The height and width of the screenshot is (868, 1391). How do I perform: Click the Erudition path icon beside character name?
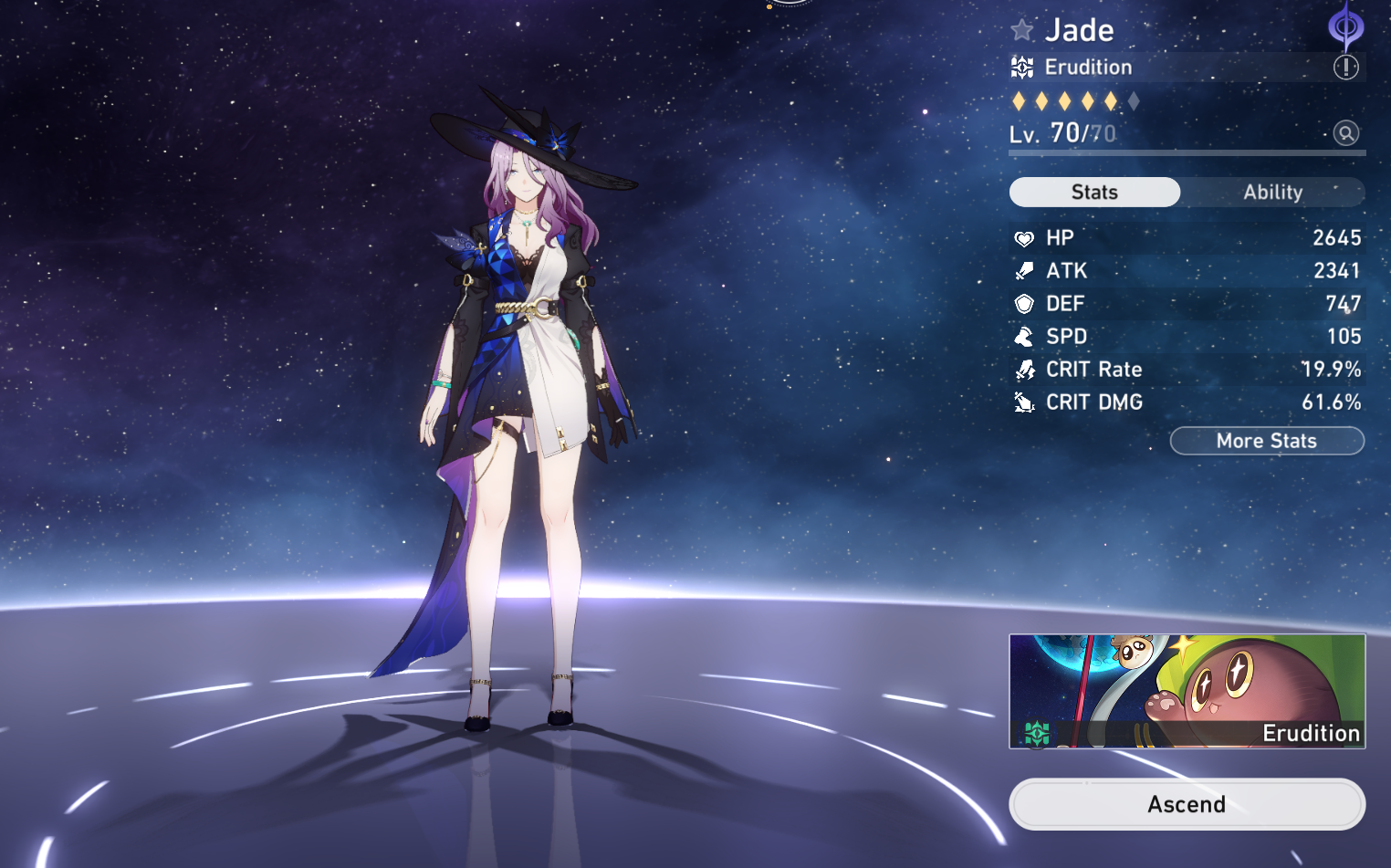pos(1023,67)
